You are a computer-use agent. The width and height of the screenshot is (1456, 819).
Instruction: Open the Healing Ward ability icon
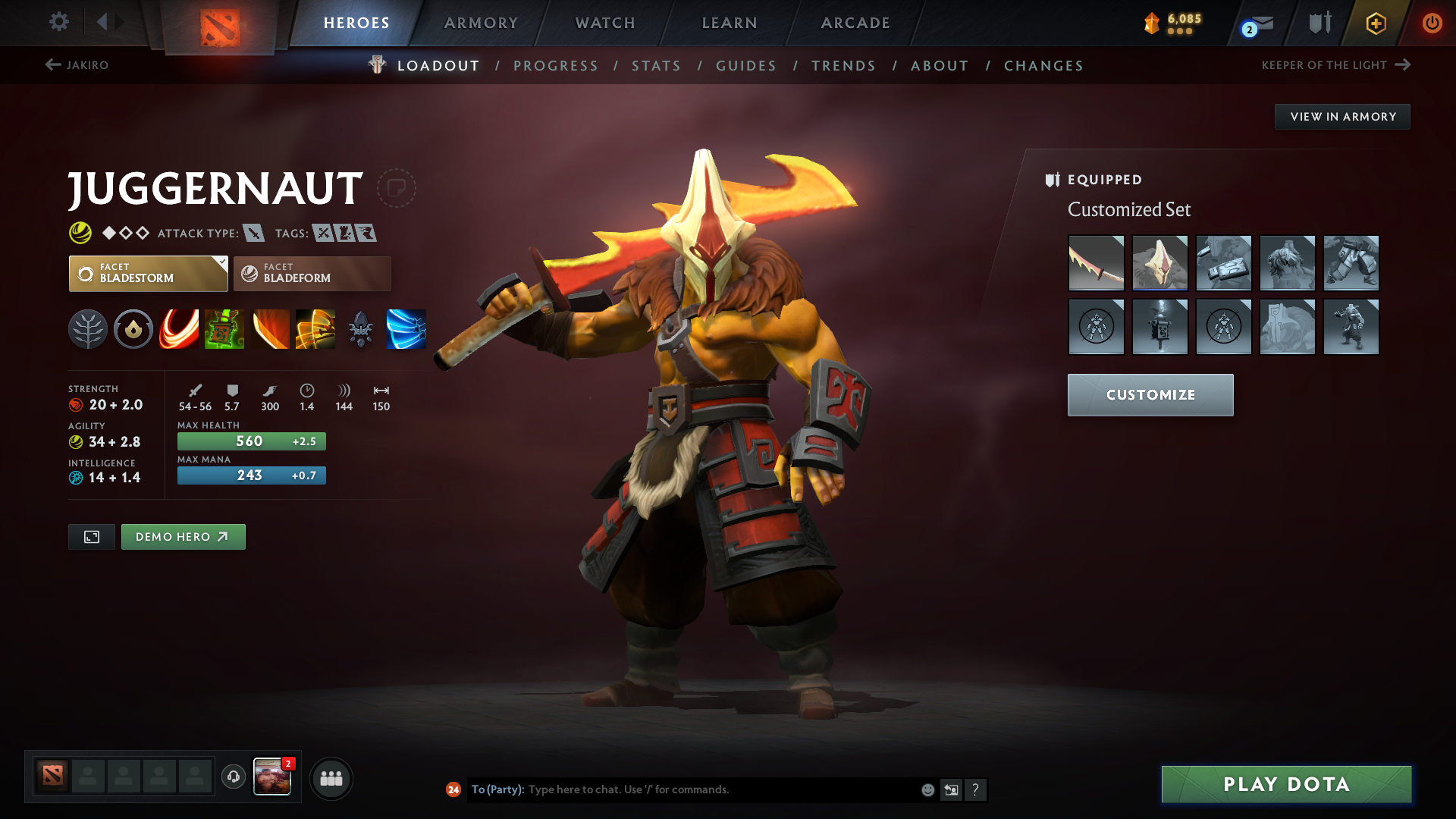[x=224, y=328]
